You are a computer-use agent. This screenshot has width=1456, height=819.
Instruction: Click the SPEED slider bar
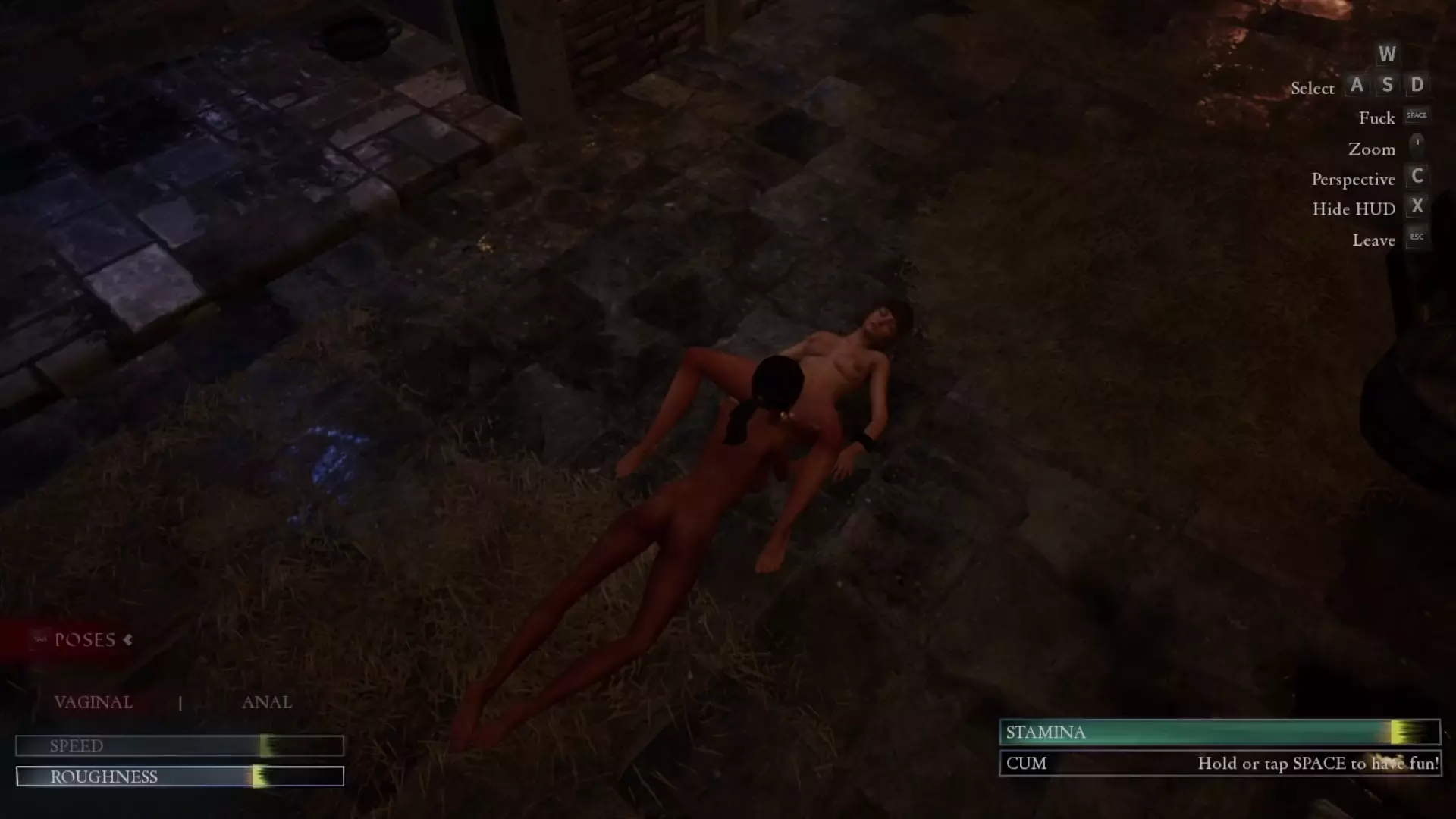point(180,745)
